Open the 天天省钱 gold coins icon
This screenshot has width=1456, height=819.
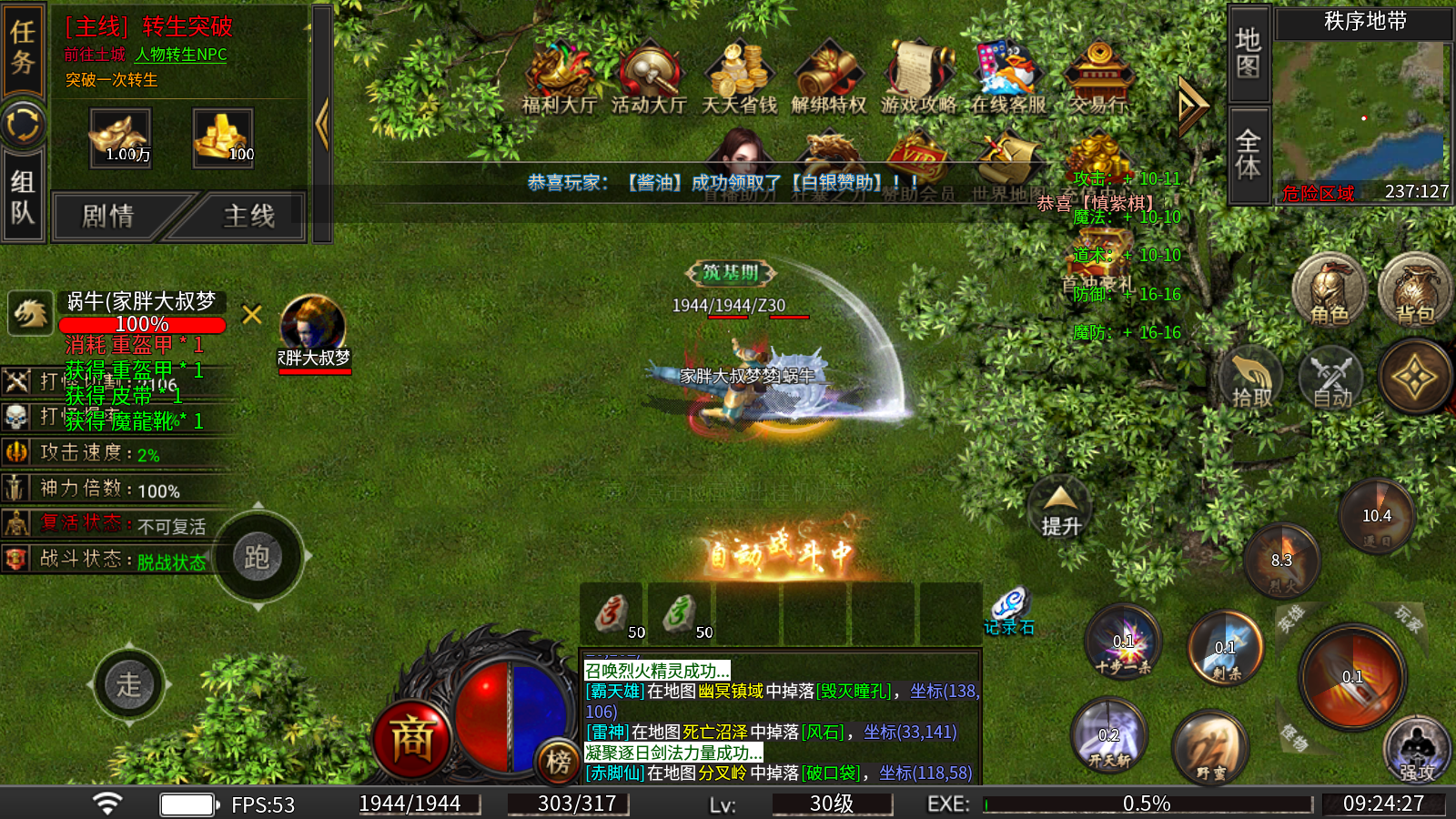[739, 77]
